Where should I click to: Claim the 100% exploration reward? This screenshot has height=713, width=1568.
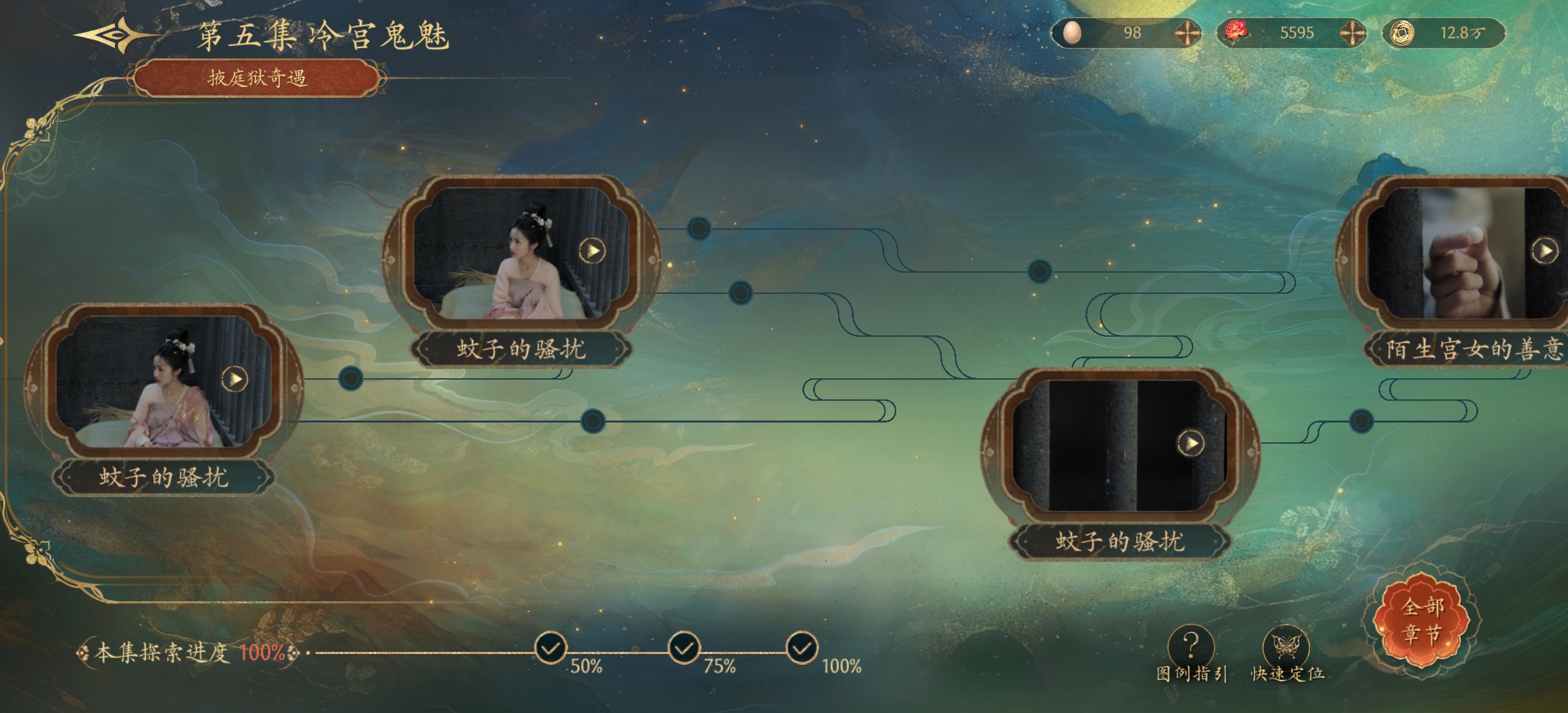tap(802, 648)
